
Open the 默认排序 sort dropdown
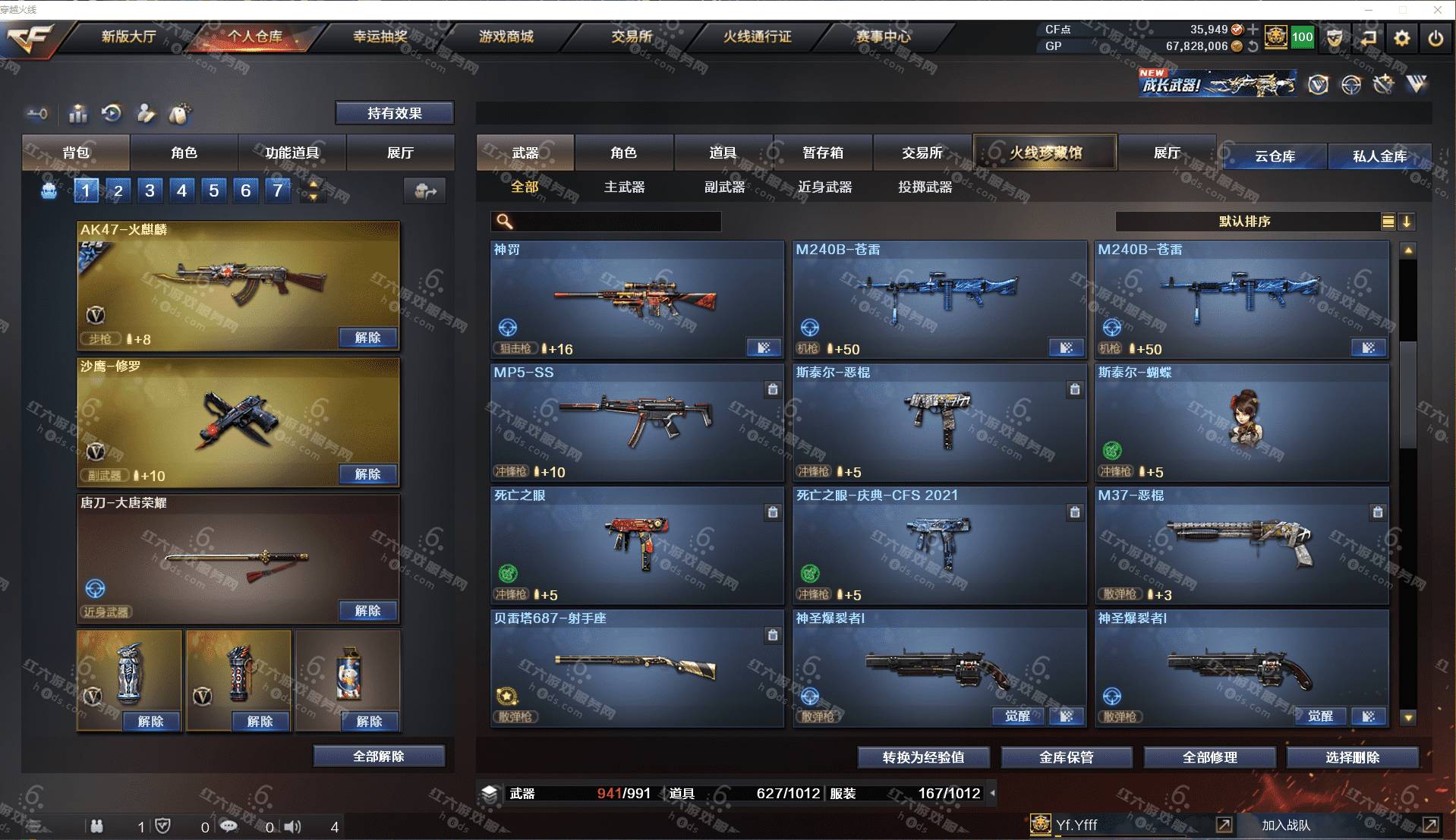point(1245,222)
